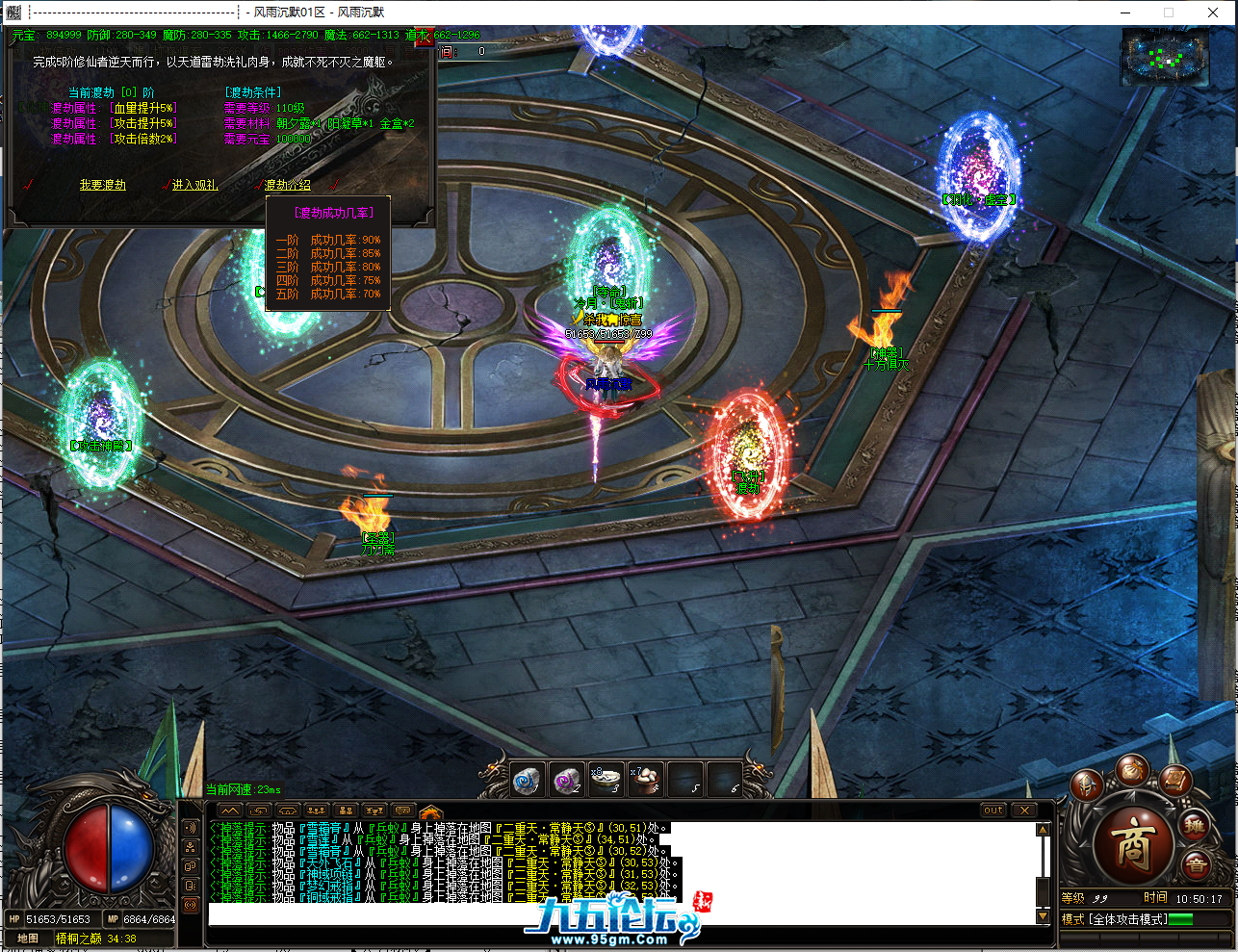The image size is (1238, 952).
Task: Close the tribulation NPC dialog
Action: click(x=425, y=38)
